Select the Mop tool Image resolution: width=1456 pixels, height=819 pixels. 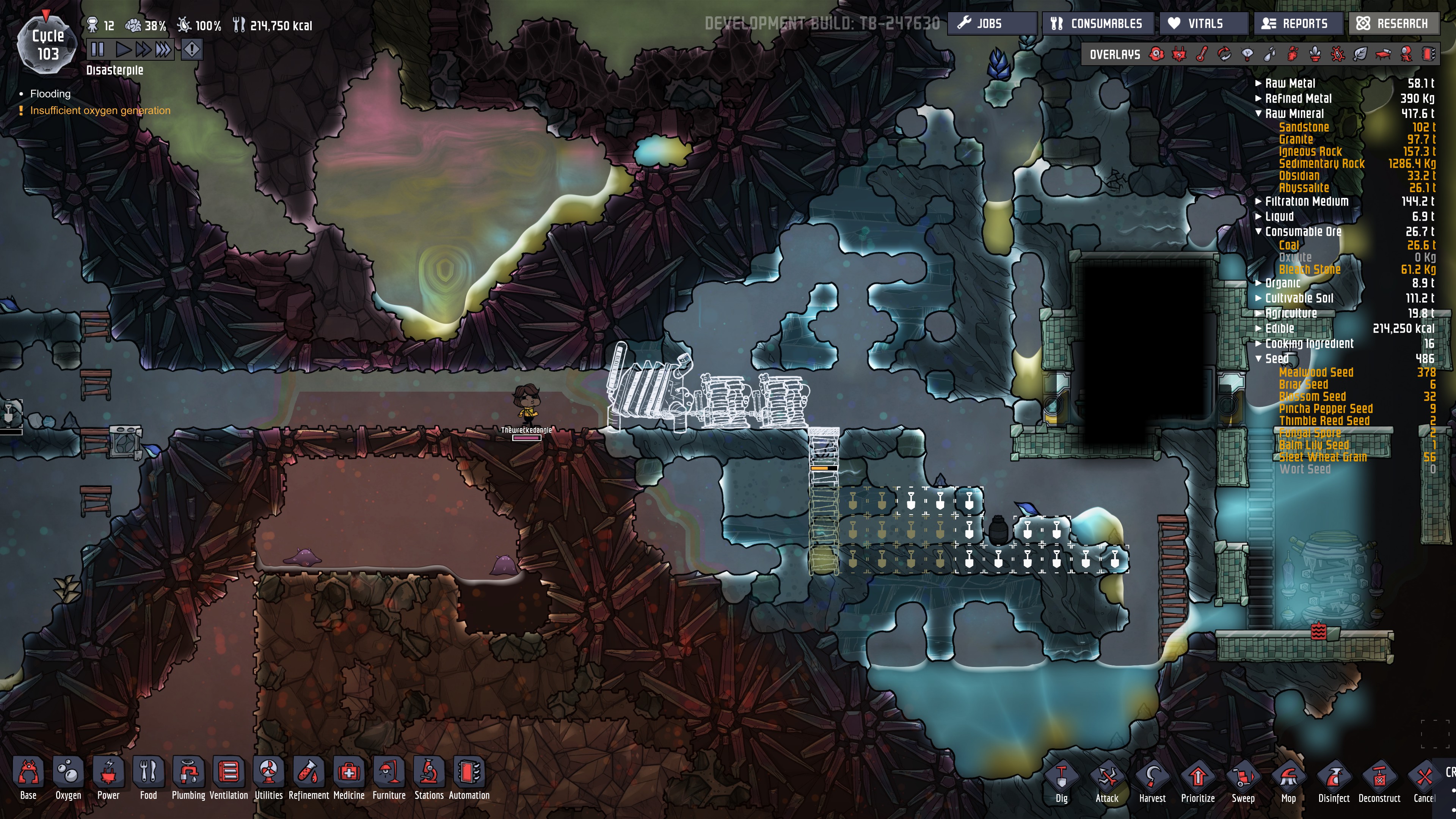tap(1288, 782)
